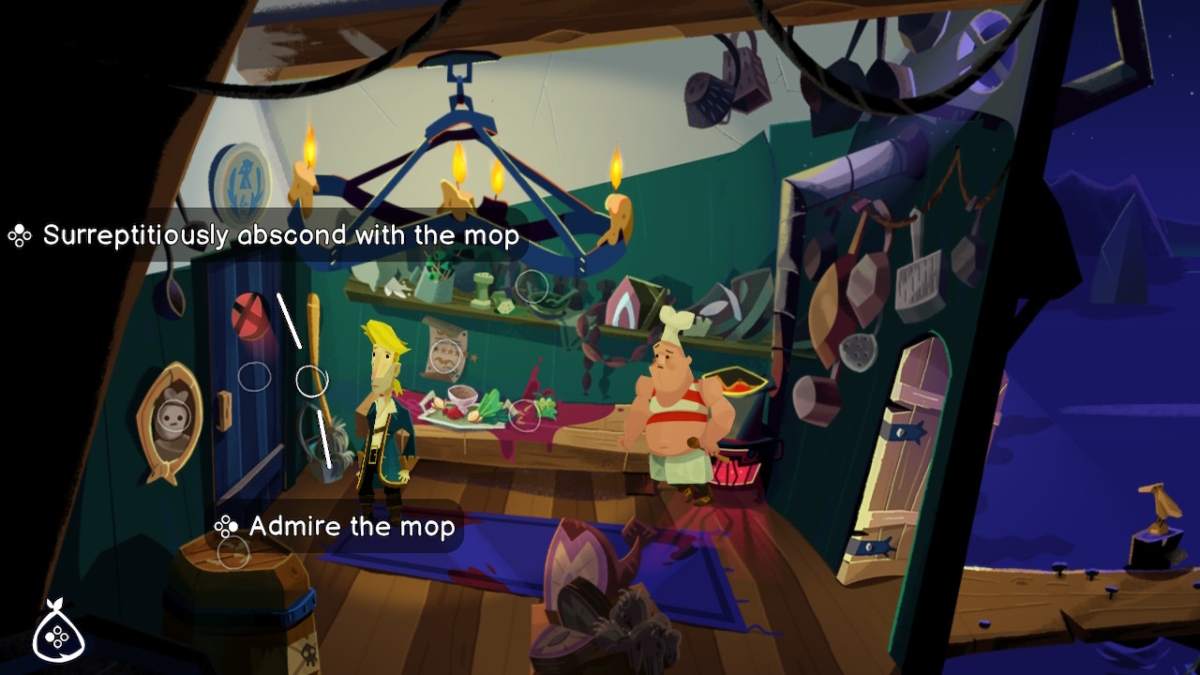
Task: Open the inventory bag icon
Action: tap(58, 633)
